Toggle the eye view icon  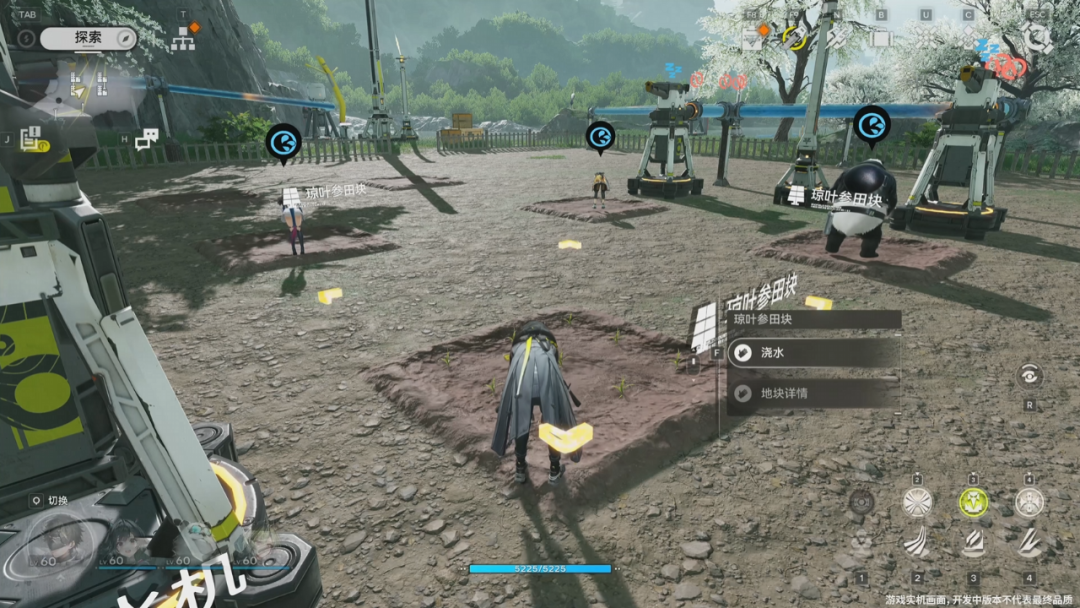pyautogui.click(x=1029, y=376)
